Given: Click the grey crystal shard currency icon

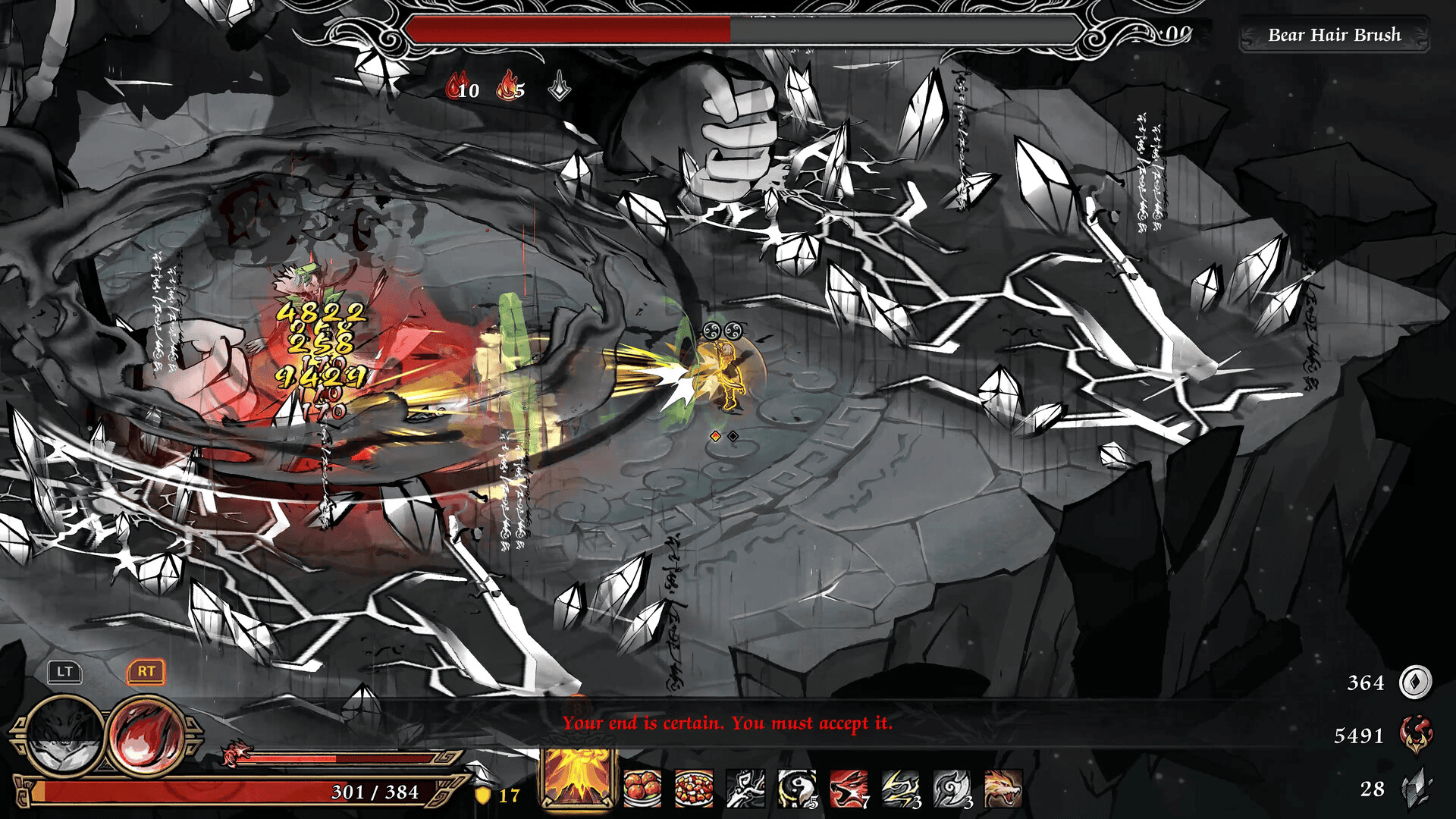Looking at the screenshot, I should [x=1415, y=789].
